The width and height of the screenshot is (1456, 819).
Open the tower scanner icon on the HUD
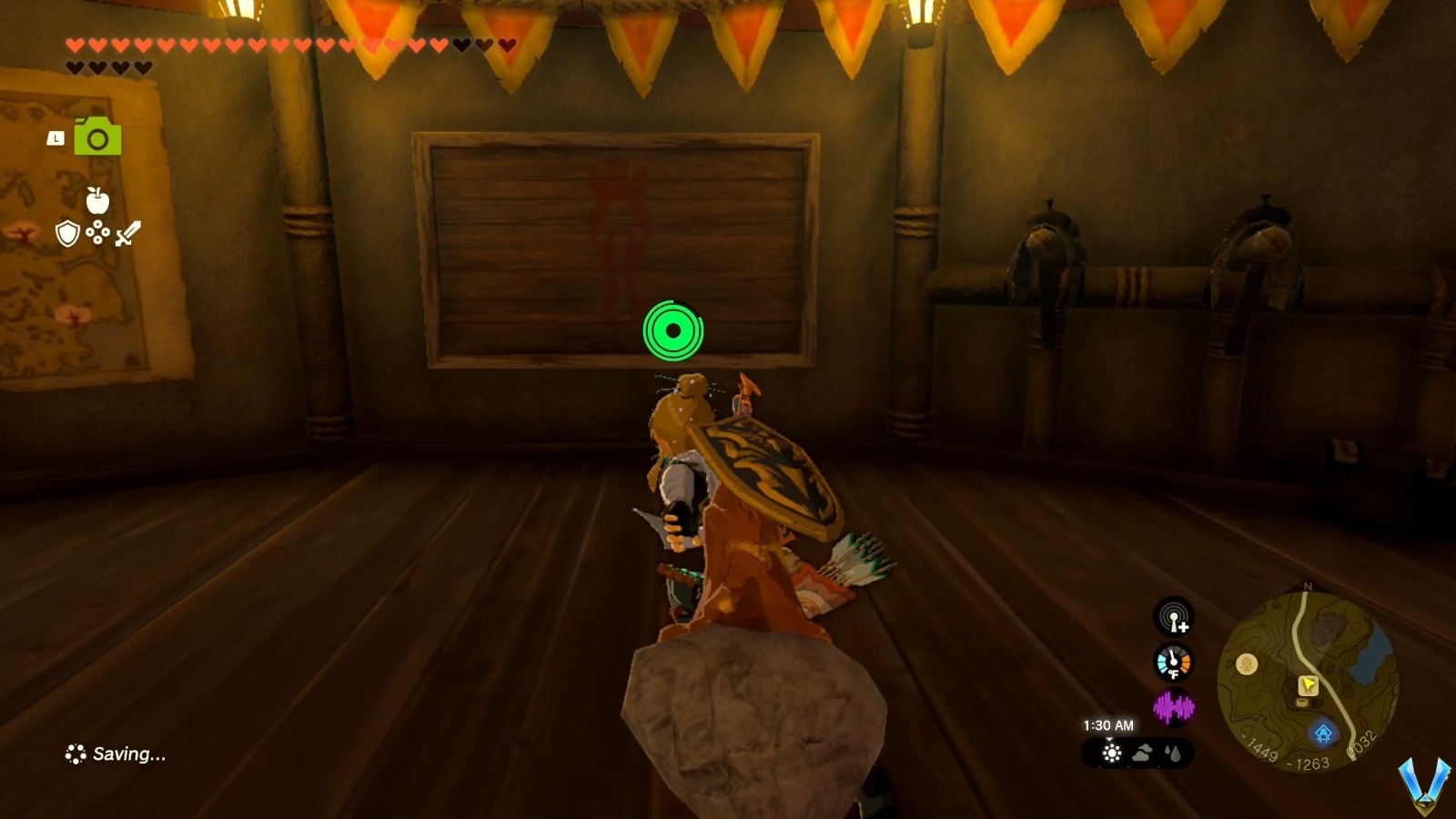pyautogui.click(x=1171, y=618)
